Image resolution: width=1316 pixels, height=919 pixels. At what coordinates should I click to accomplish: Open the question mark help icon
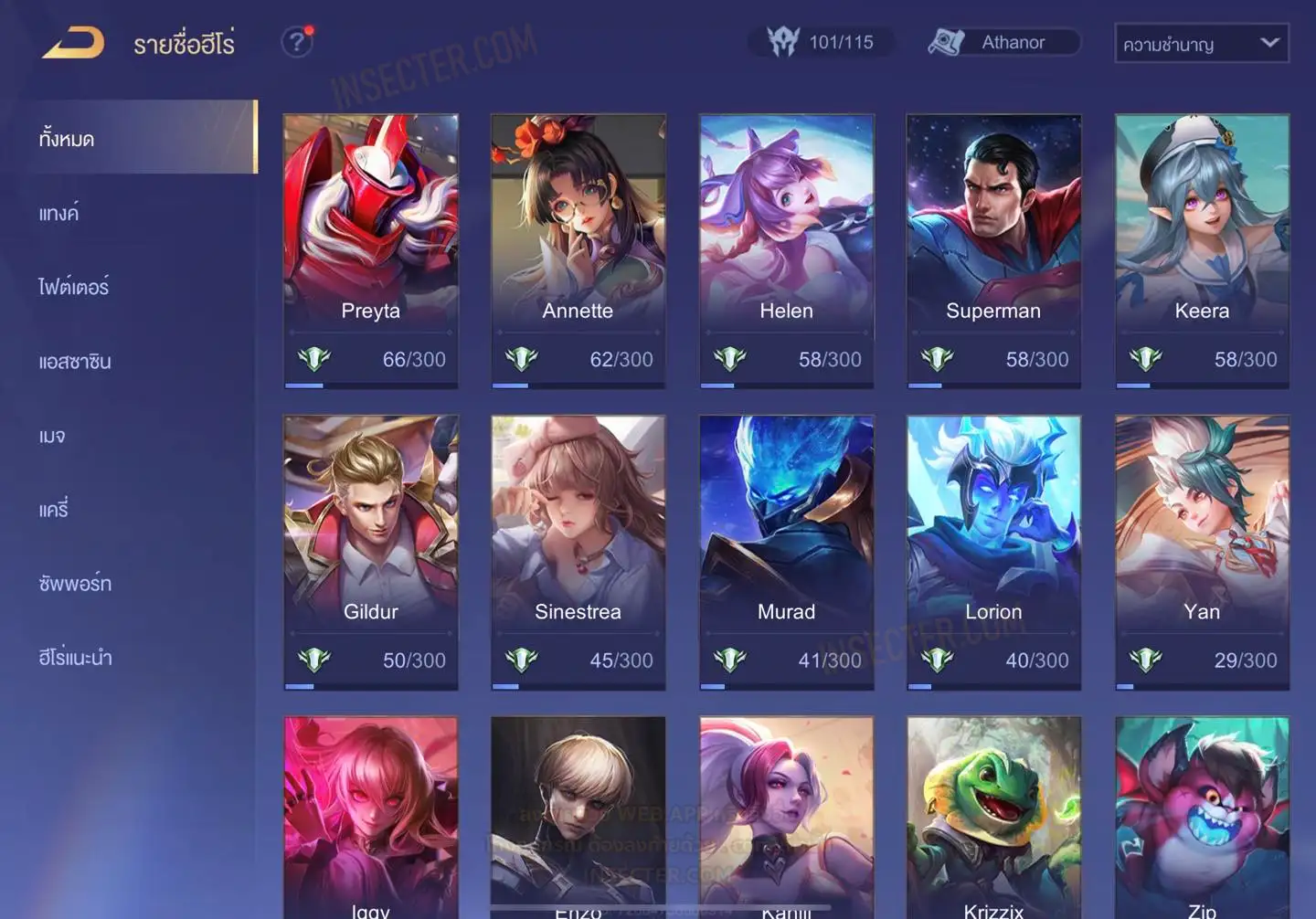(297, 42)
